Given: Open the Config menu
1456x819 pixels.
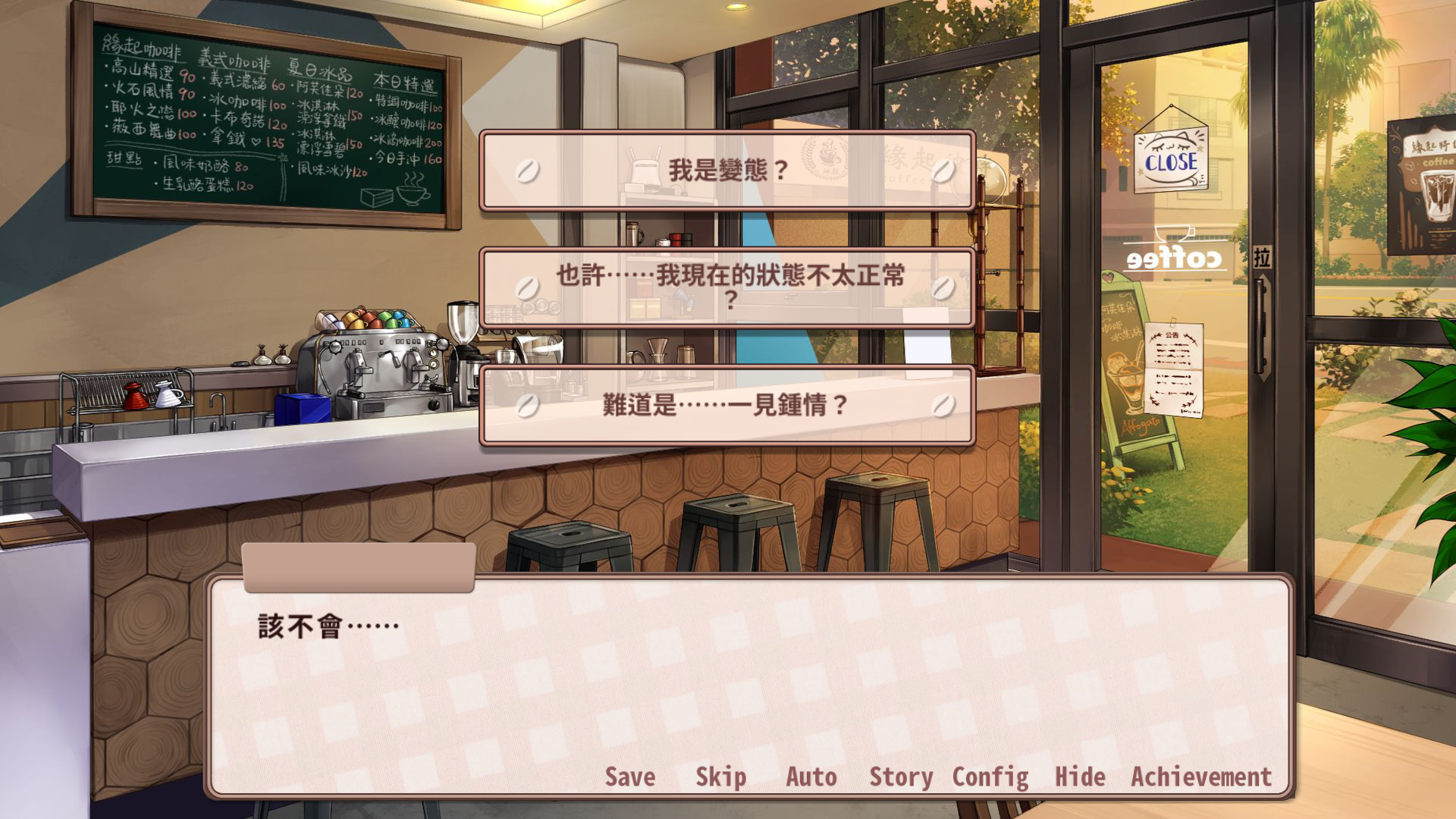Looking at the screenshot, I should pyautogui.click(x=992, y=777).
